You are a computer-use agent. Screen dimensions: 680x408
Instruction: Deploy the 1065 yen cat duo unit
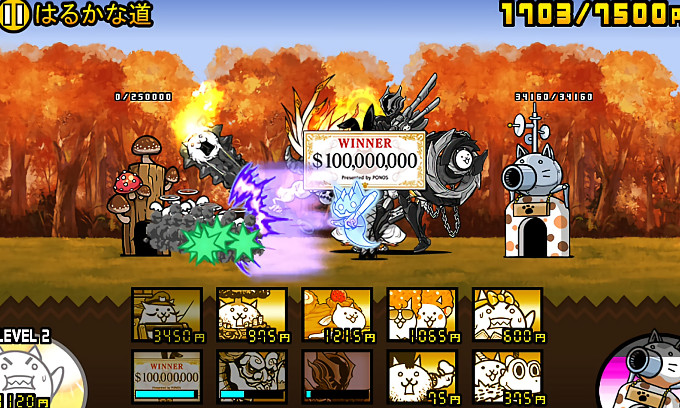[422, 315]
